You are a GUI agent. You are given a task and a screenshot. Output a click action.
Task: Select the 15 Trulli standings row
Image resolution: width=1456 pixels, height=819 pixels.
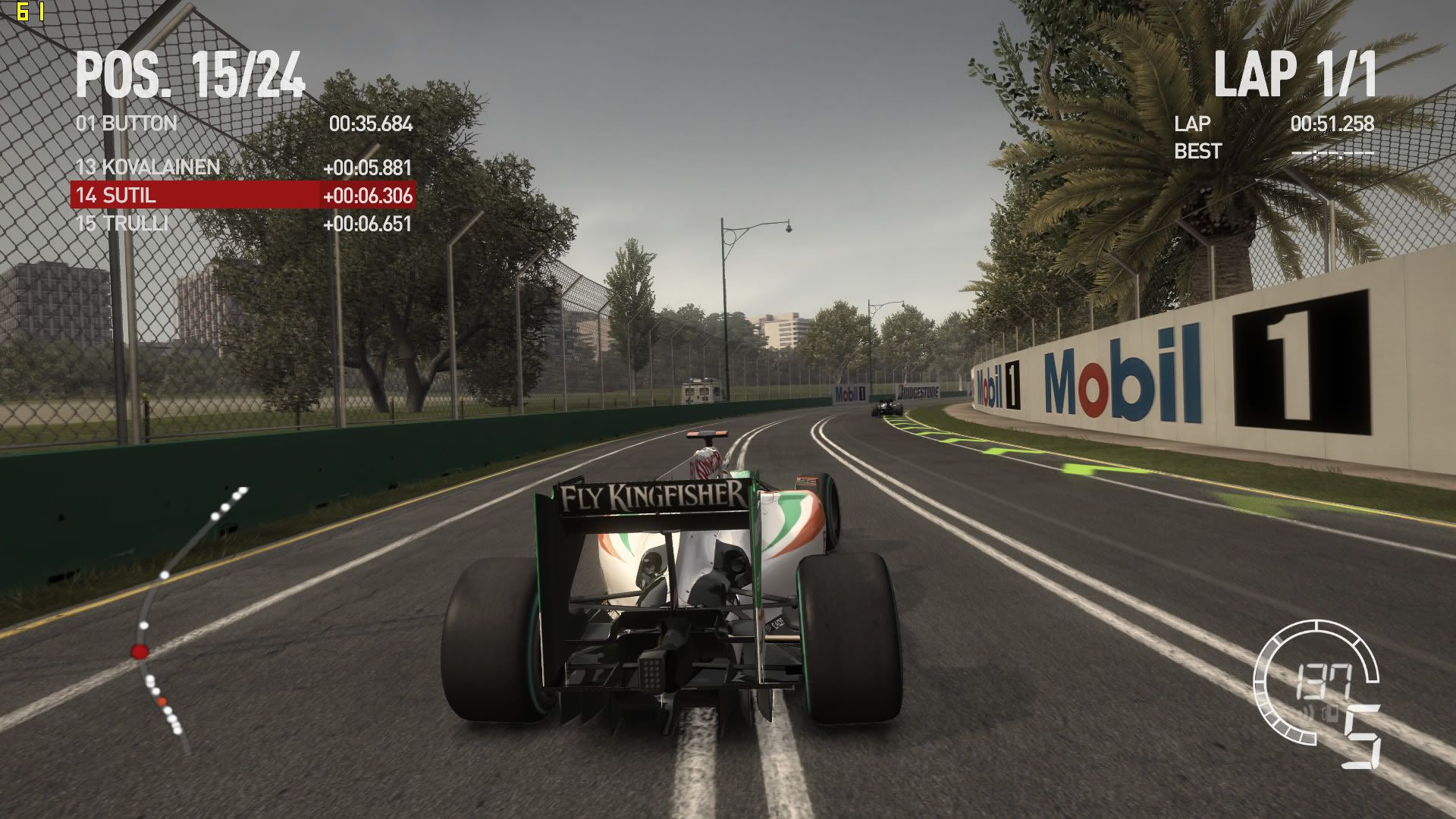pyautogui.click(x=243, y=224)
